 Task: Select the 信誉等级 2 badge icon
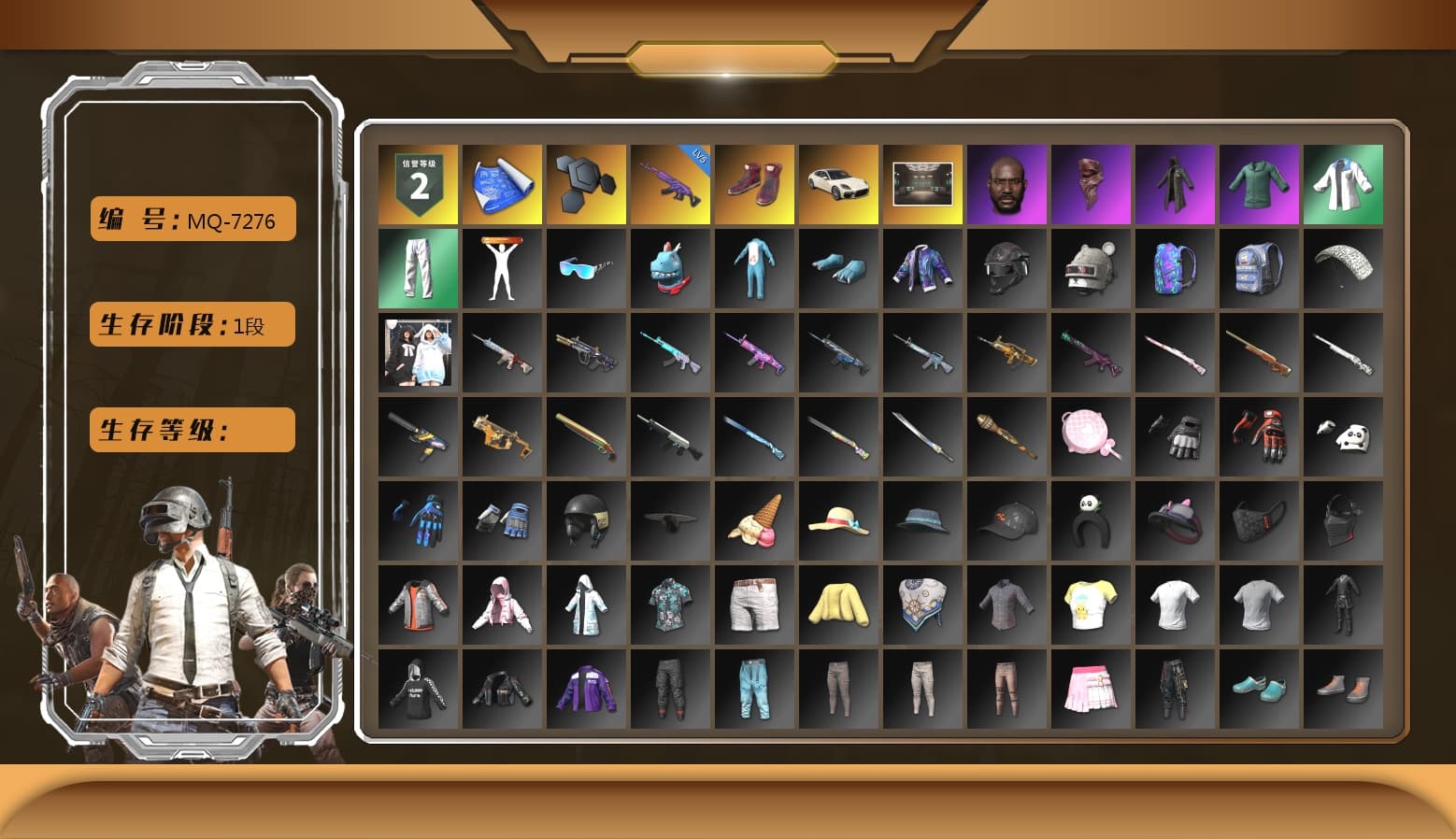tap(418, 184)
